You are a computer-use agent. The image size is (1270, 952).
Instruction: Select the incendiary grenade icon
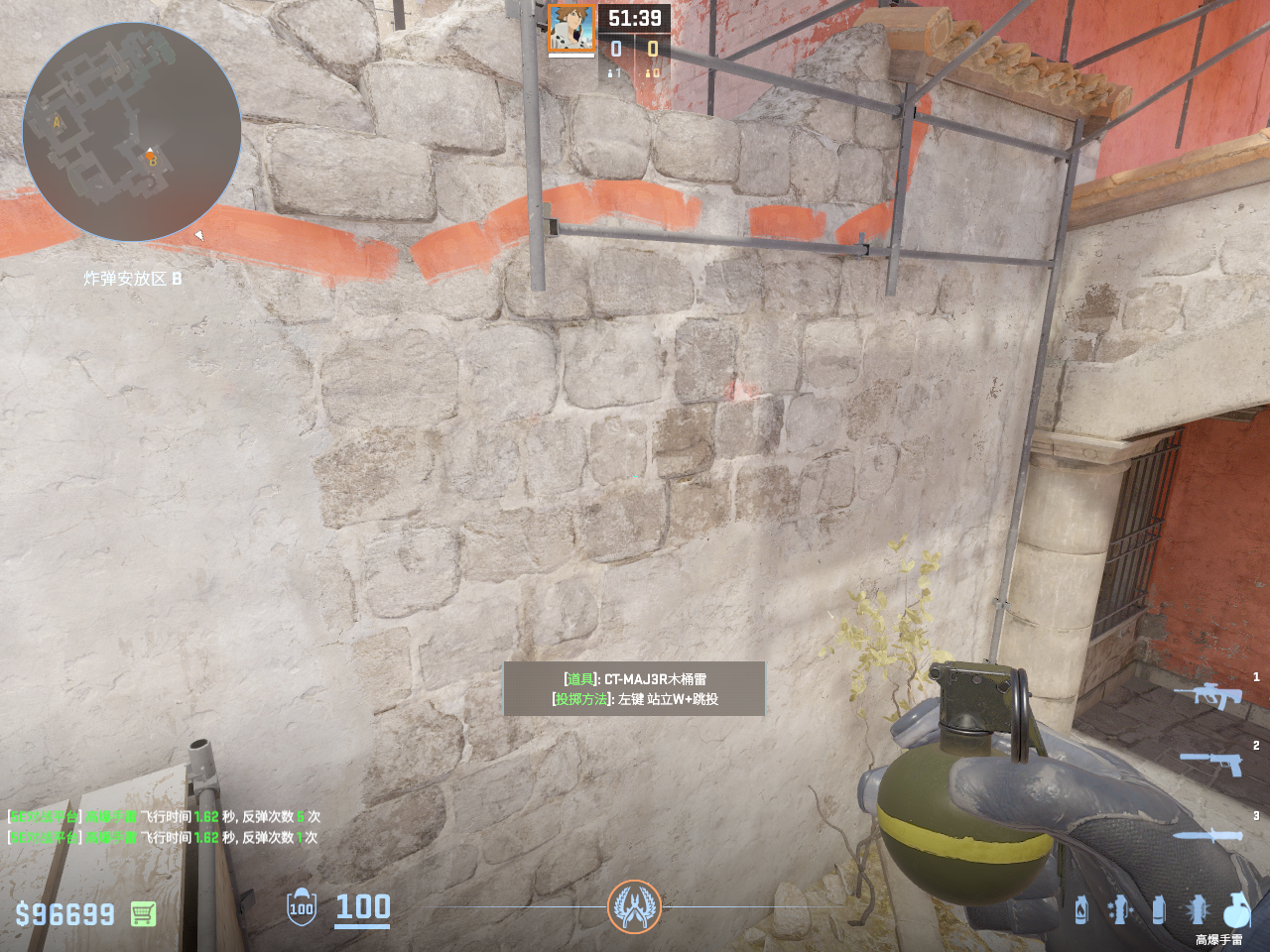click(1081, 909)
